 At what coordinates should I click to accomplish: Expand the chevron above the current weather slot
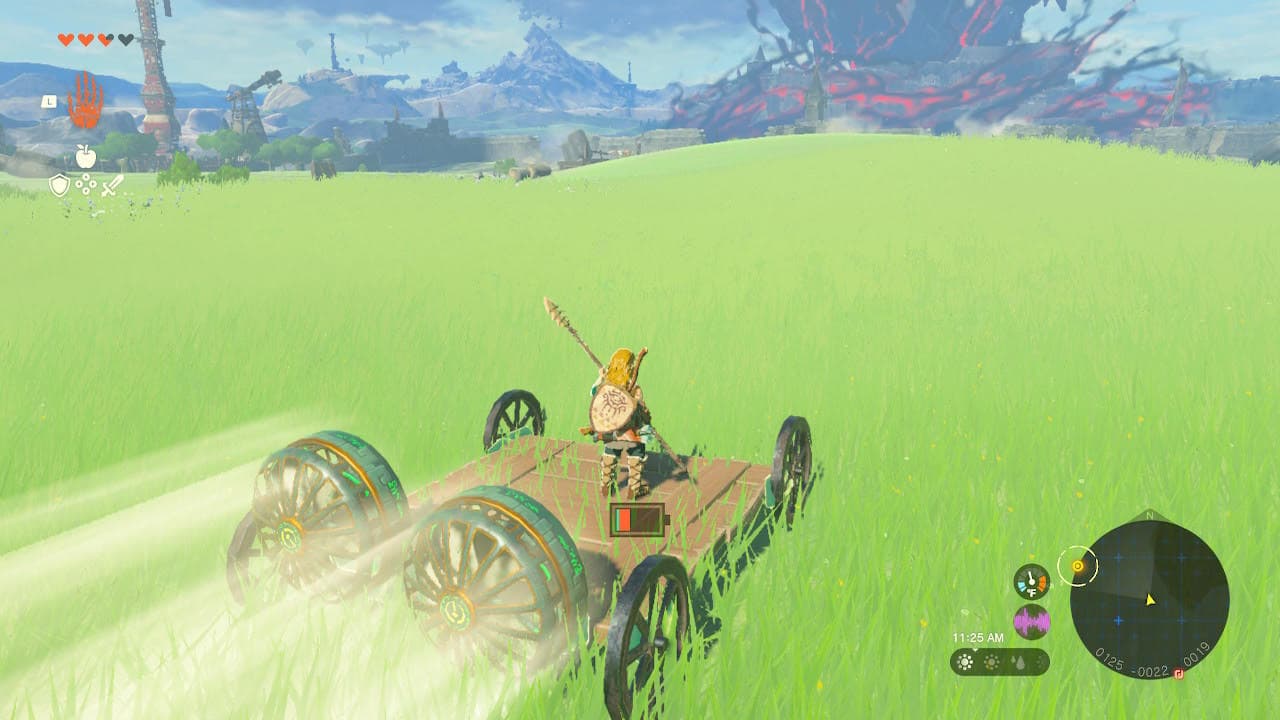point(975,650)
